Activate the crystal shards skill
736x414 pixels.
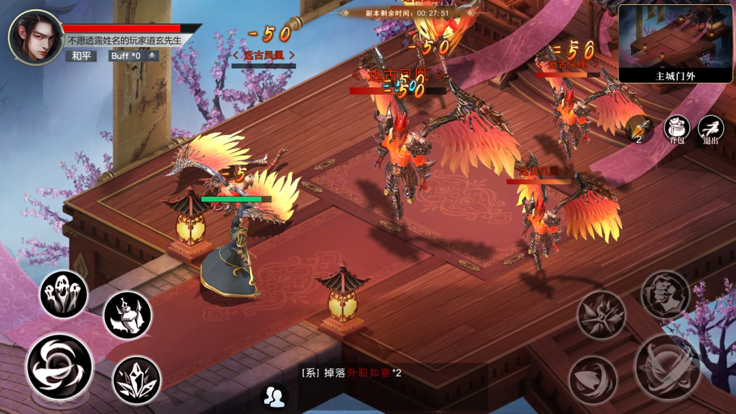[x=137, y=379]
